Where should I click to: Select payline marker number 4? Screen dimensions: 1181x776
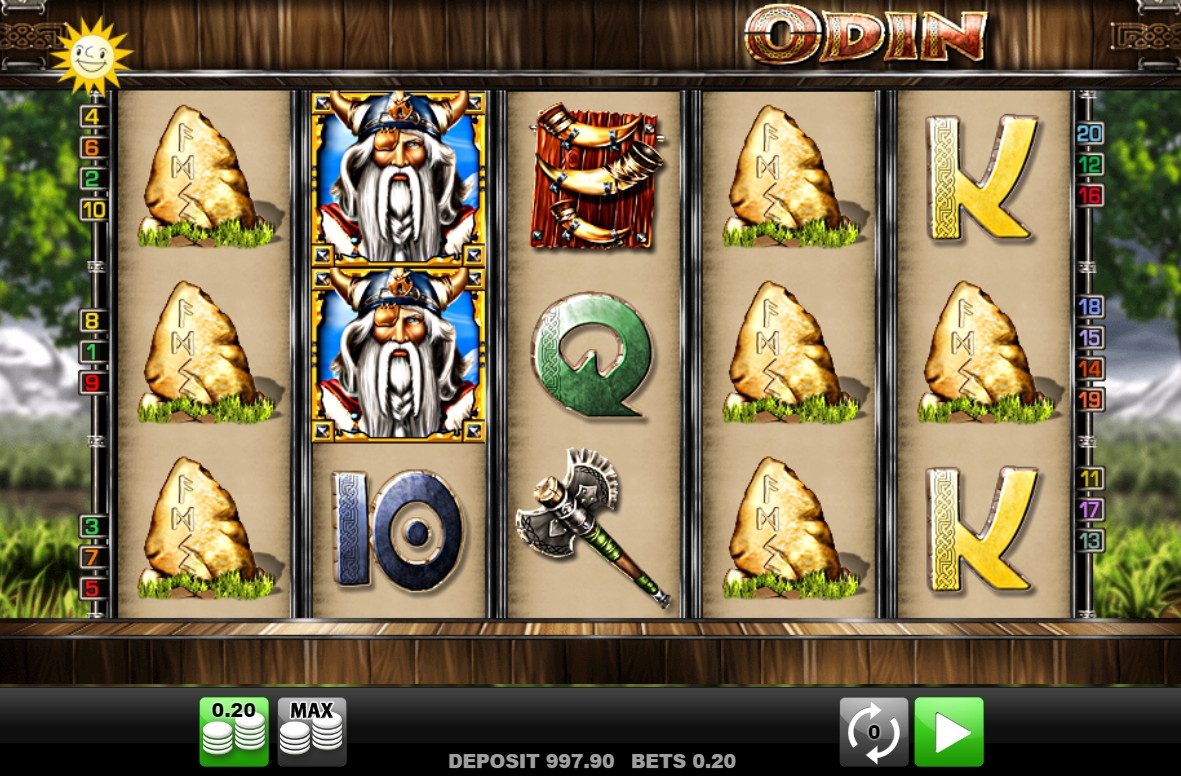click(93, 116)
